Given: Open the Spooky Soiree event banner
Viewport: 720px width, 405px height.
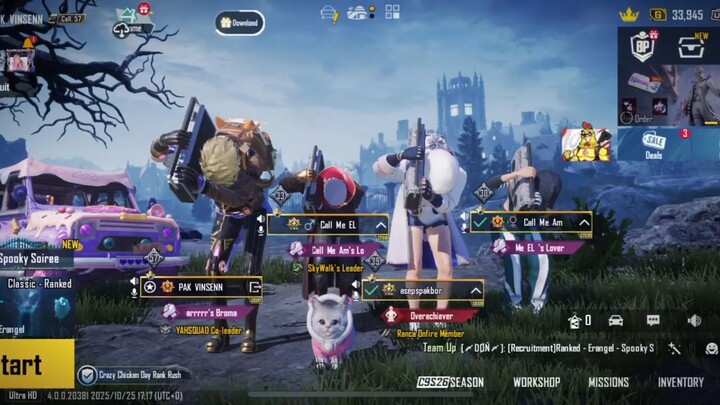Looking at the screenshot, I should (x=35, y=257).
